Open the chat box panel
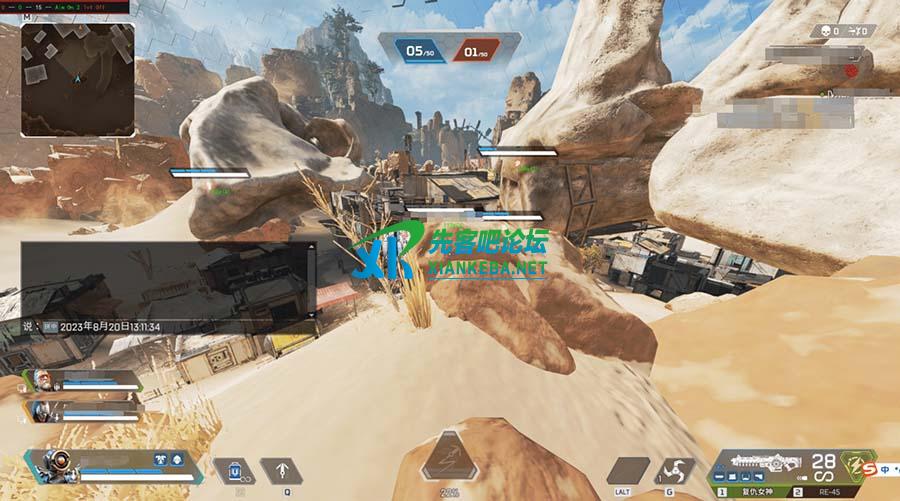Screen dimensions: 900x501 click(x=170, y=285)
